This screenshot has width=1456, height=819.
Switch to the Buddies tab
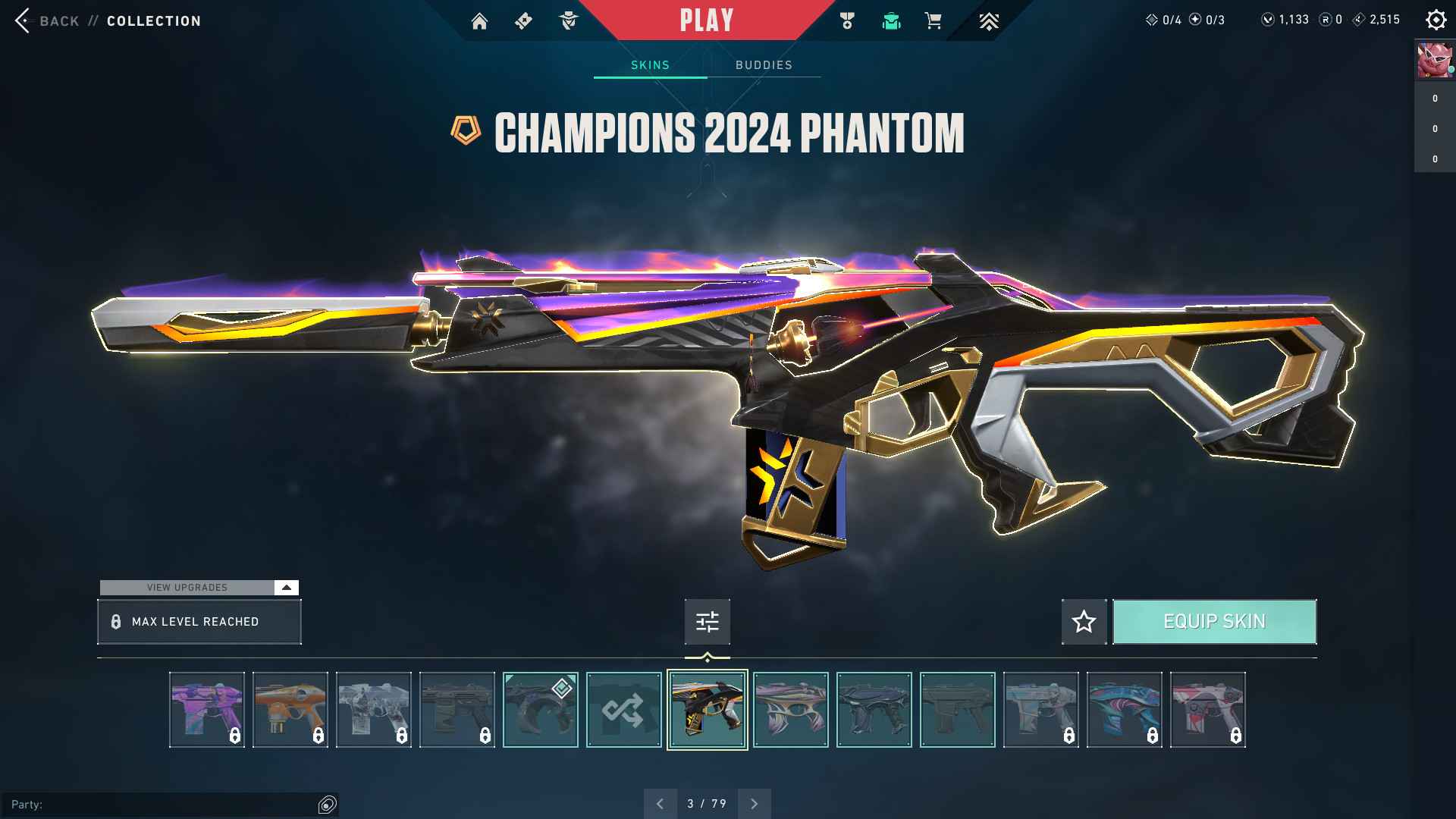pyautogui.click(x=764, y=65)
